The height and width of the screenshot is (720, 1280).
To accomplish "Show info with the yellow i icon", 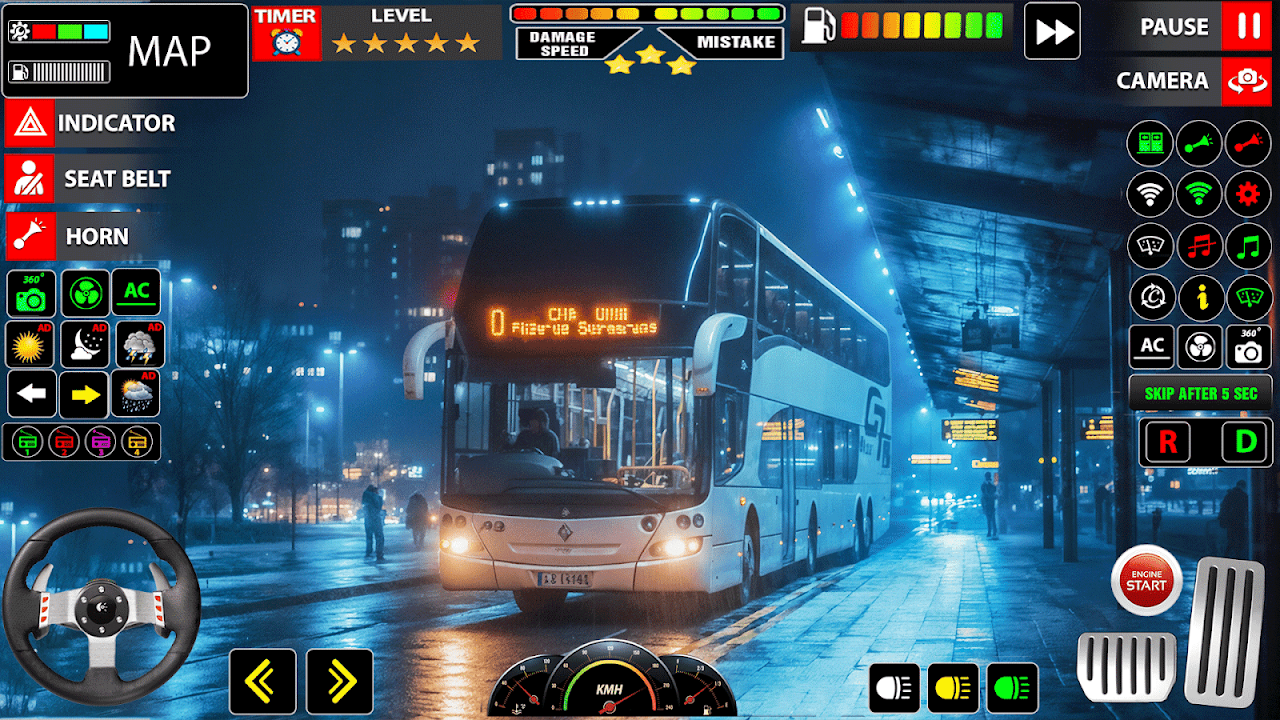I will click(x=1200, y=297).
